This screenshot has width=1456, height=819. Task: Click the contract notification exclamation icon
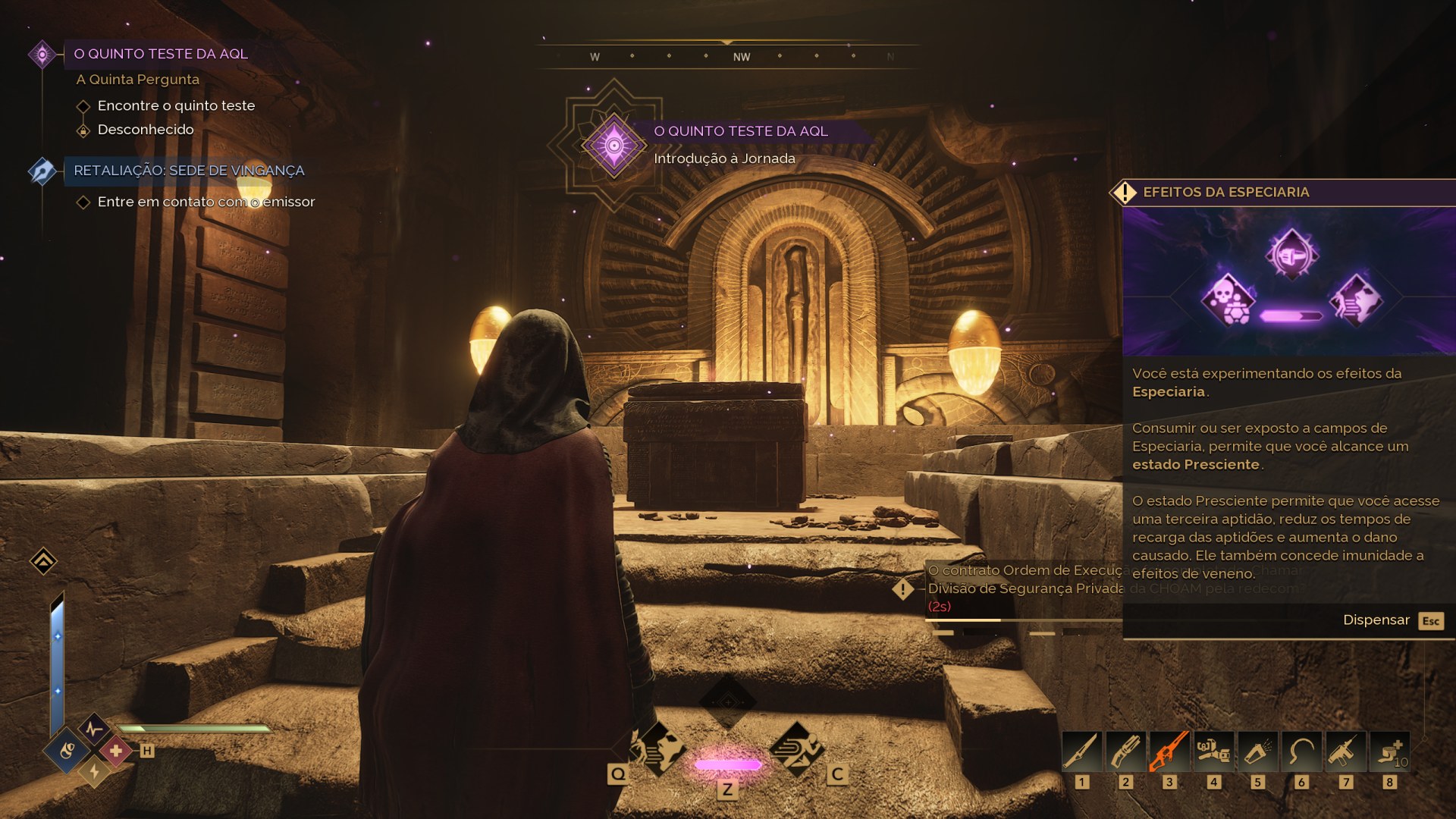click(x=902, y=588)
